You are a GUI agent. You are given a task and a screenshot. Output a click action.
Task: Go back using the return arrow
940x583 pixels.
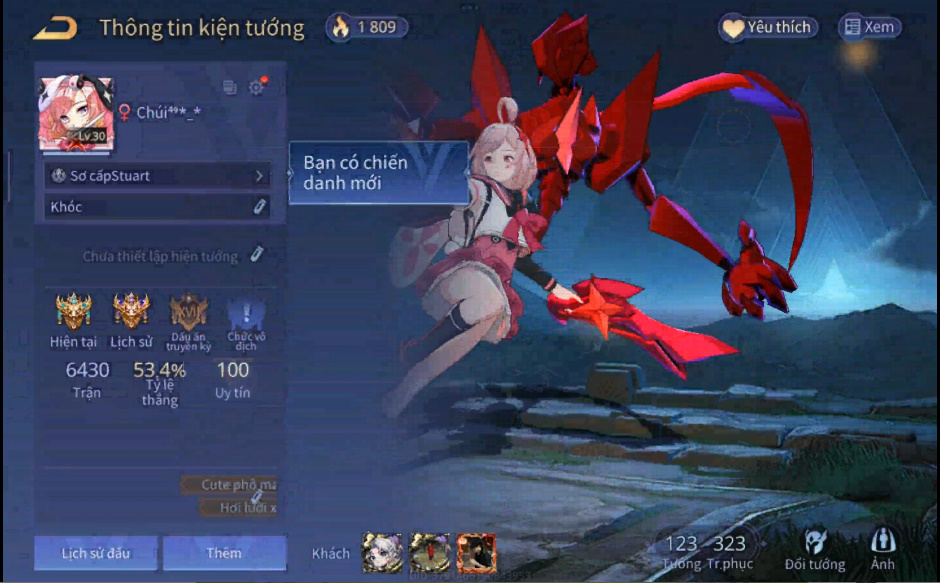tap(55, 28)
